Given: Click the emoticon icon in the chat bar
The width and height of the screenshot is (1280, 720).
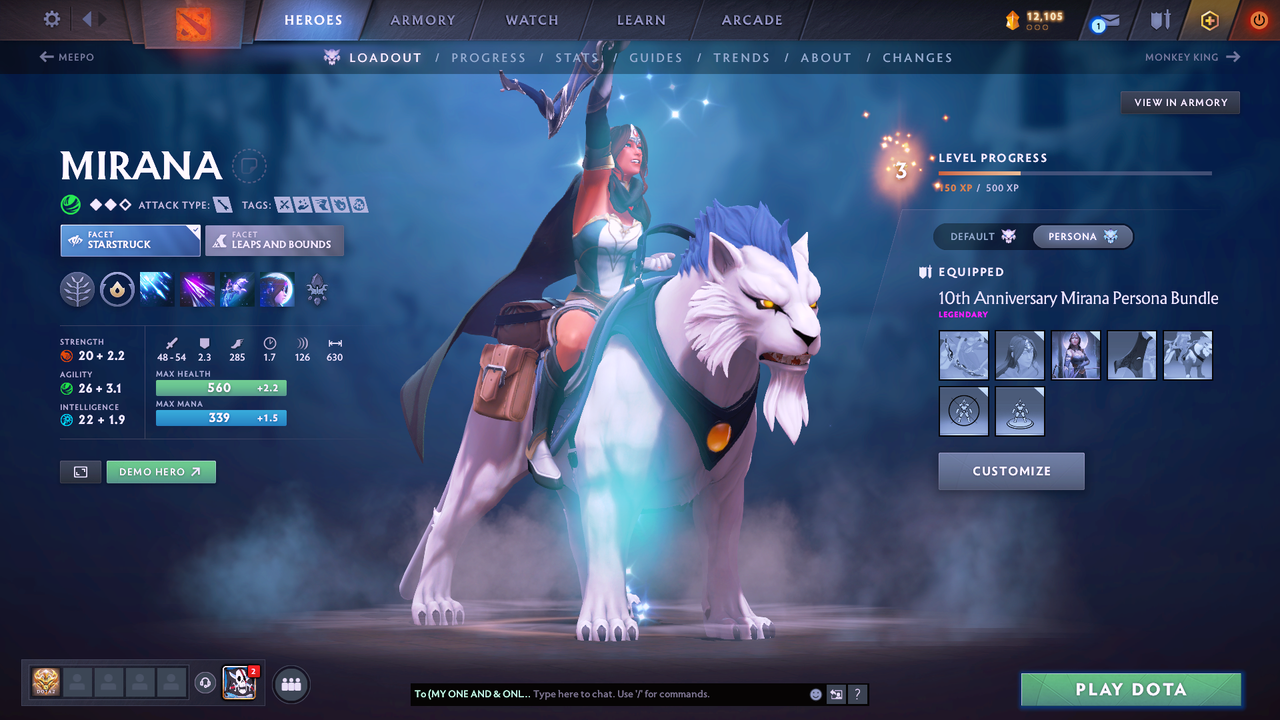Looking at the screenshot, I should 814,693.
